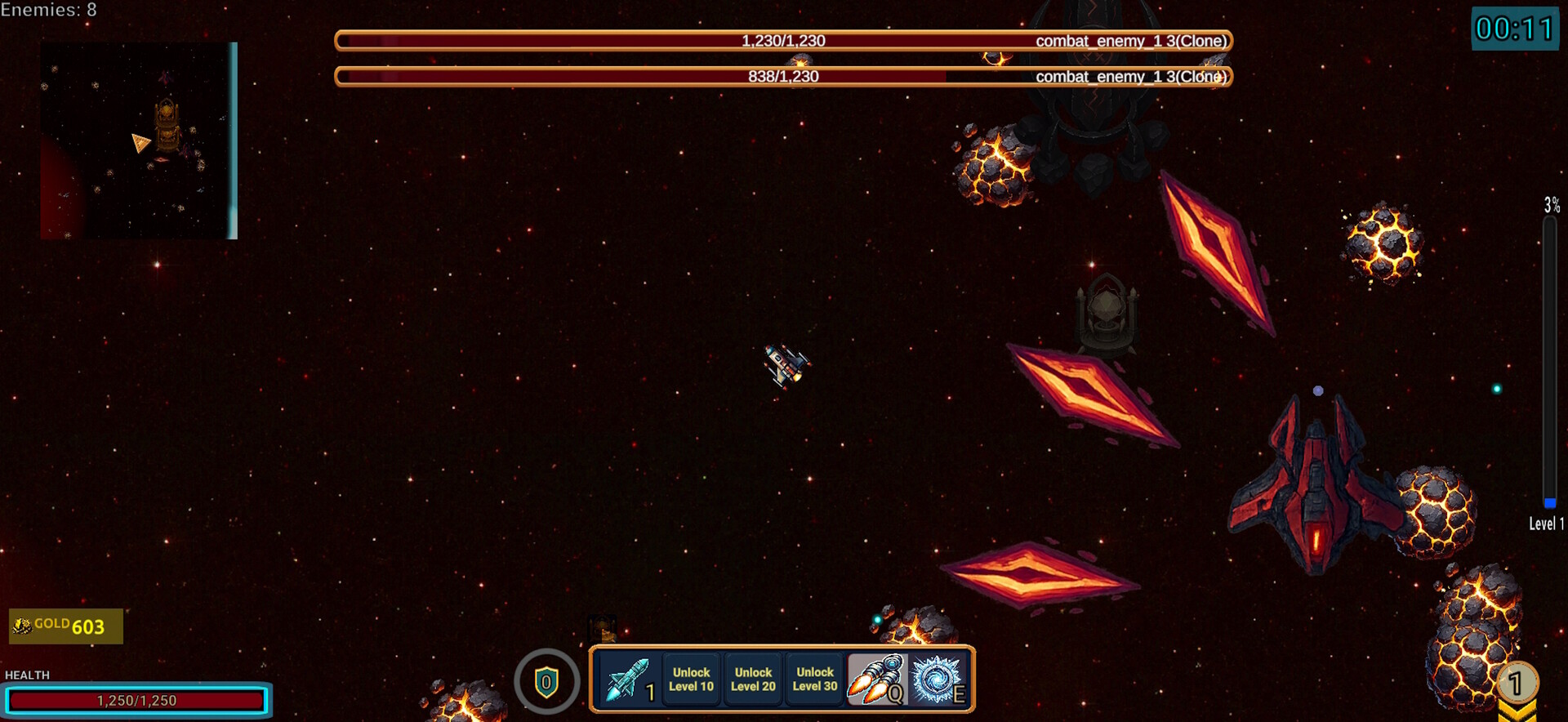
Task: Click the 838/1,230 enemy health bar
Action: pos(782,76)
